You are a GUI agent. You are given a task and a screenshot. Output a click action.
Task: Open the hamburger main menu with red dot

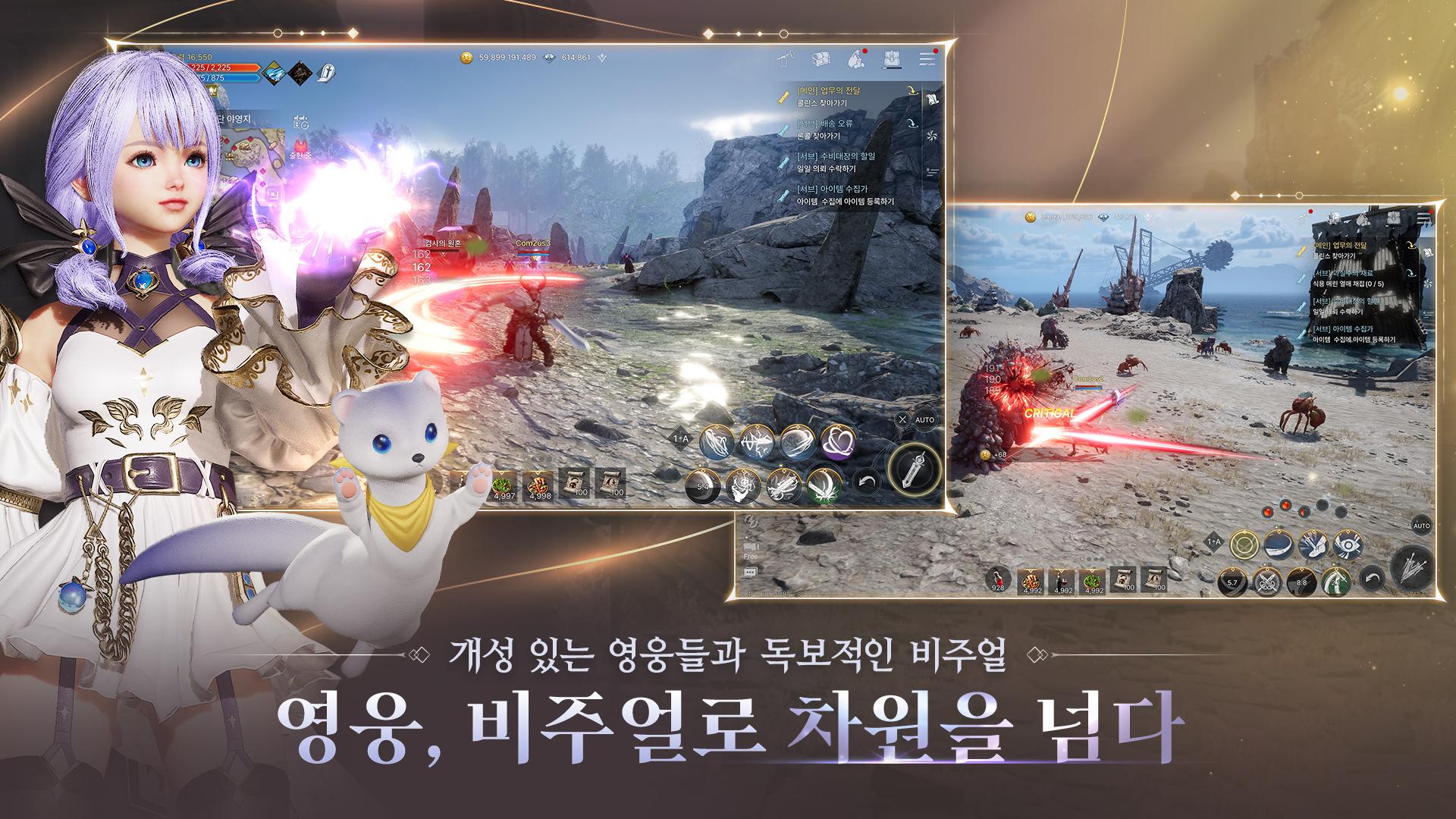click(x=925, y=58)
